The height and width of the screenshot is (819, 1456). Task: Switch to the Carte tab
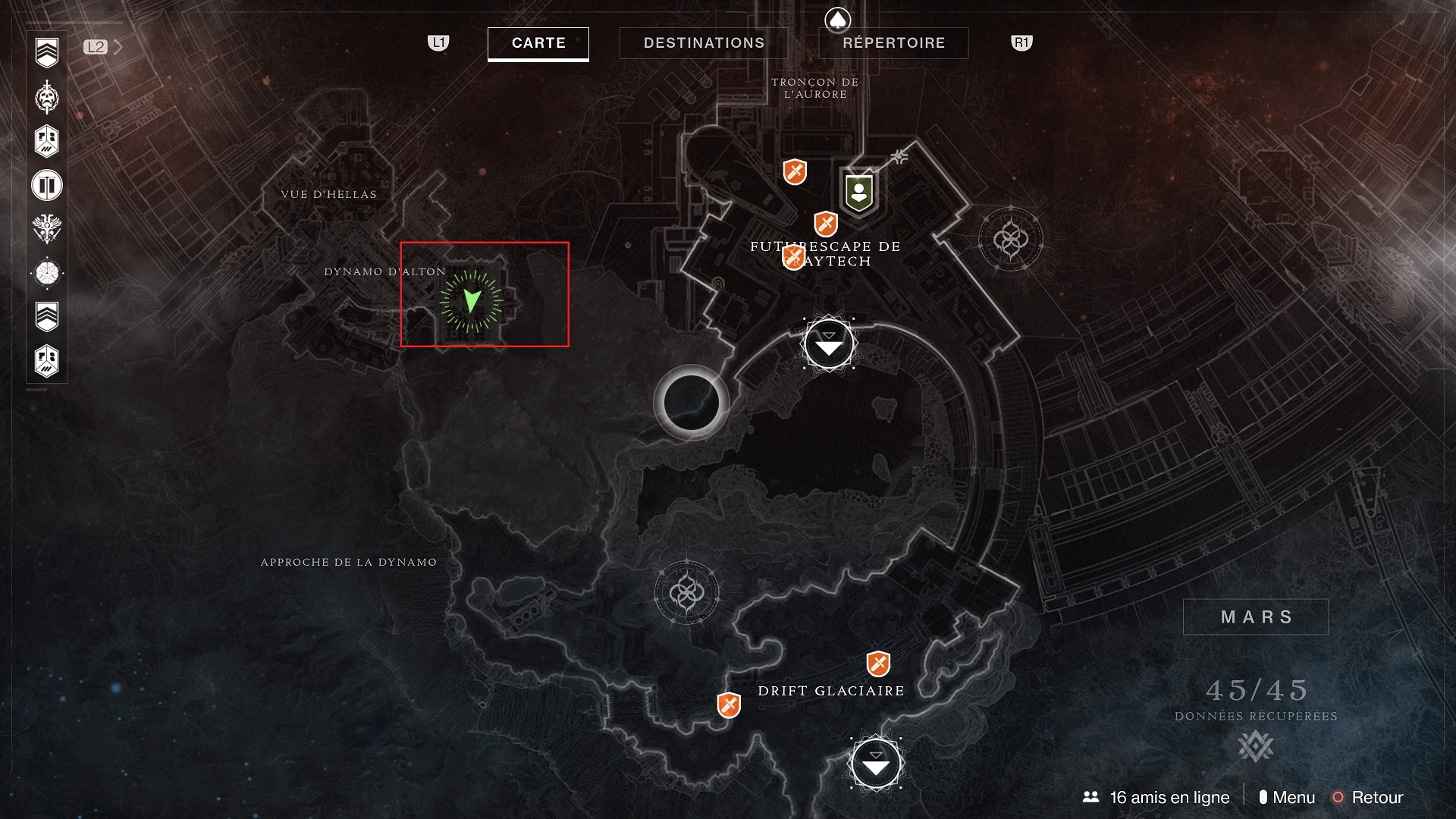tap(538, 43)
